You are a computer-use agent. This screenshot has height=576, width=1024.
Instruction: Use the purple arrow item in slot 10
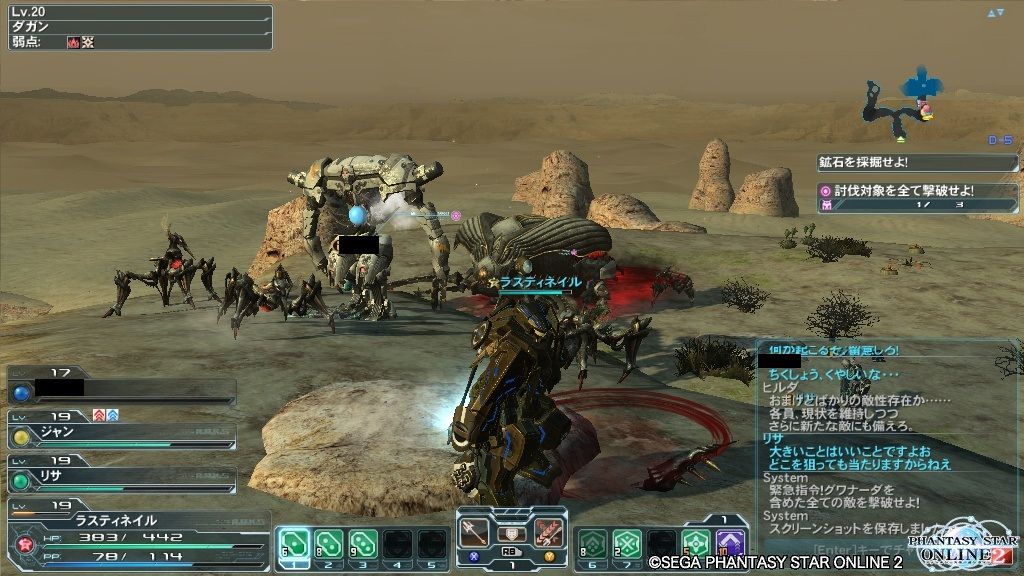point(730,543)
